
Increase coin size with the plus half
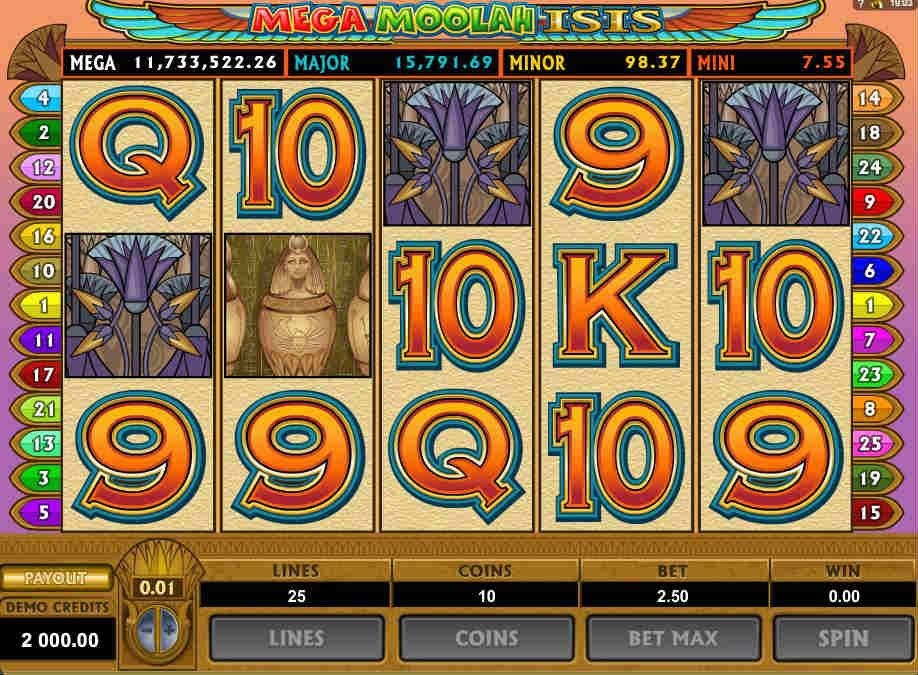click(x=167, y=627)
